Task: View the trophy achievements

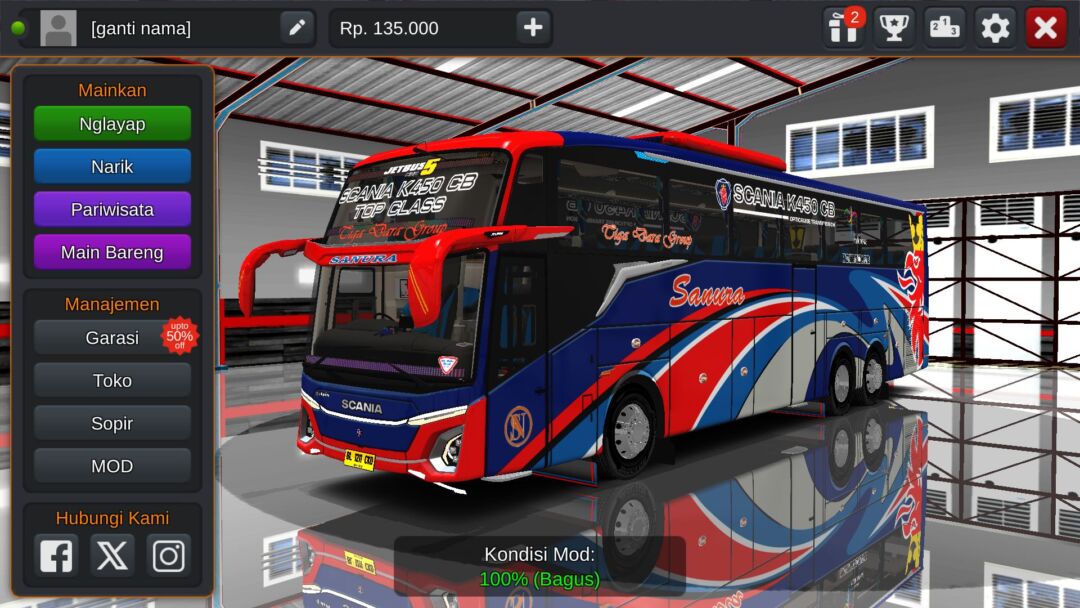Action: (x=894, y=28)
